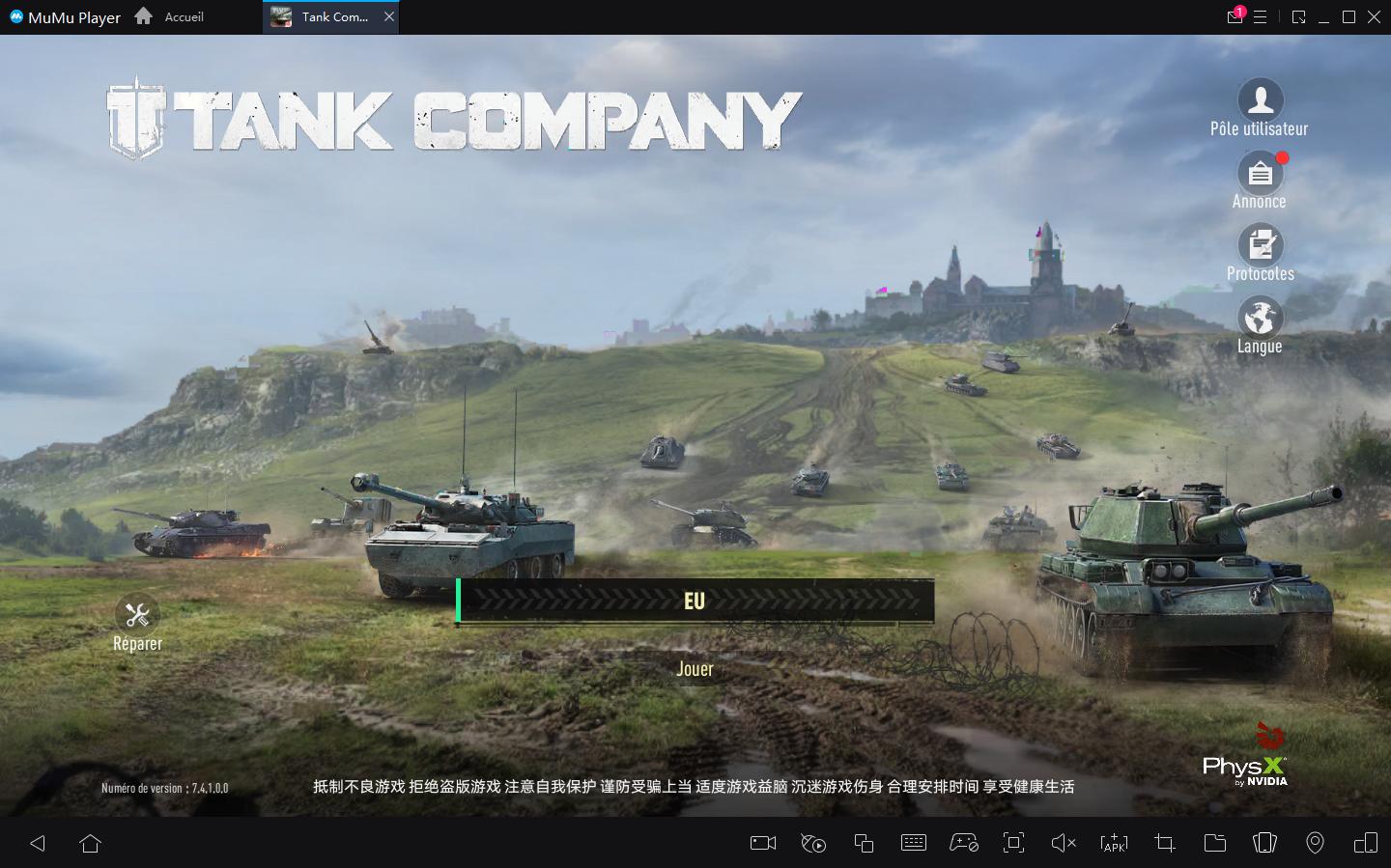The height and width of the screenshot is (868, 1391).
Task: Switch to the Tank Company tab
Action: (328, 16)
